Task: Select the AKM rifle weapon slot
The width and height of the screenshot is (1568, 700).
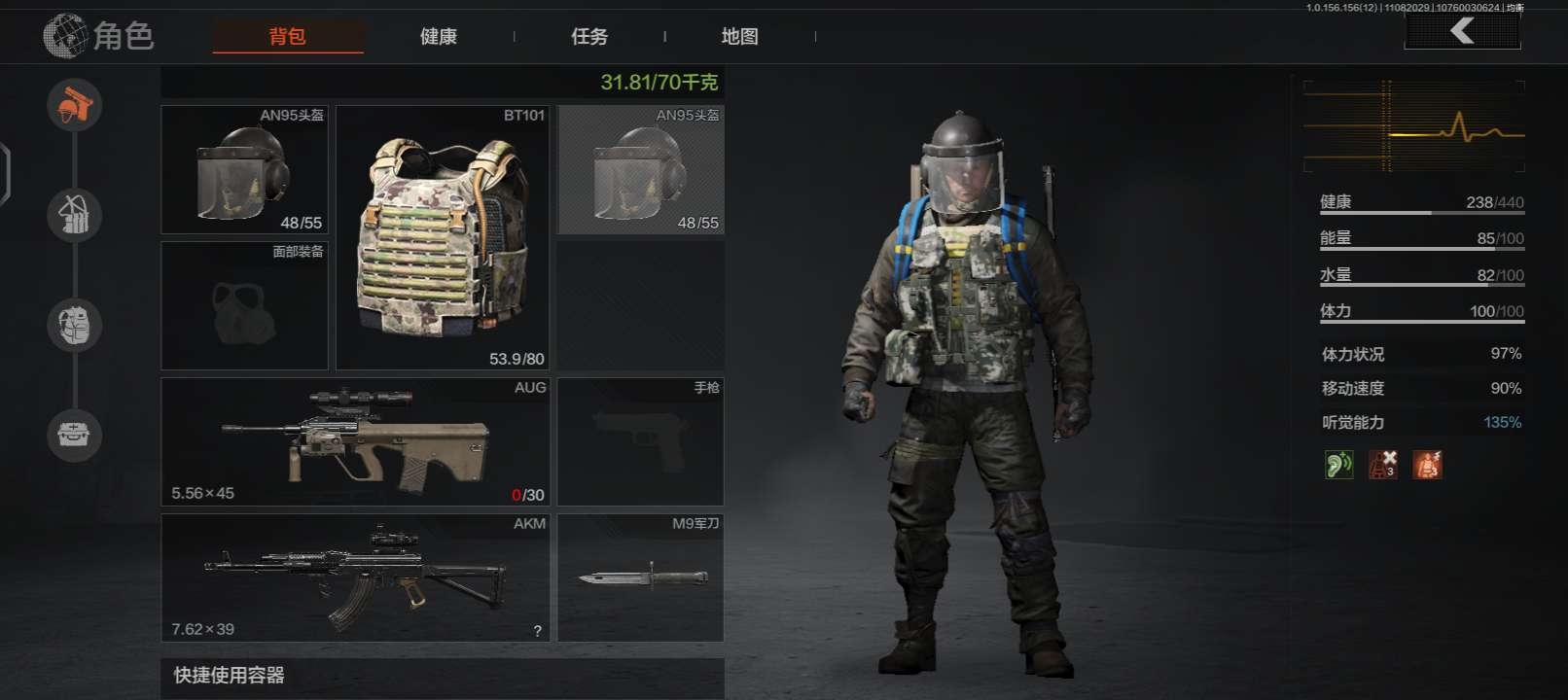Action: click(x=355, y=577)
